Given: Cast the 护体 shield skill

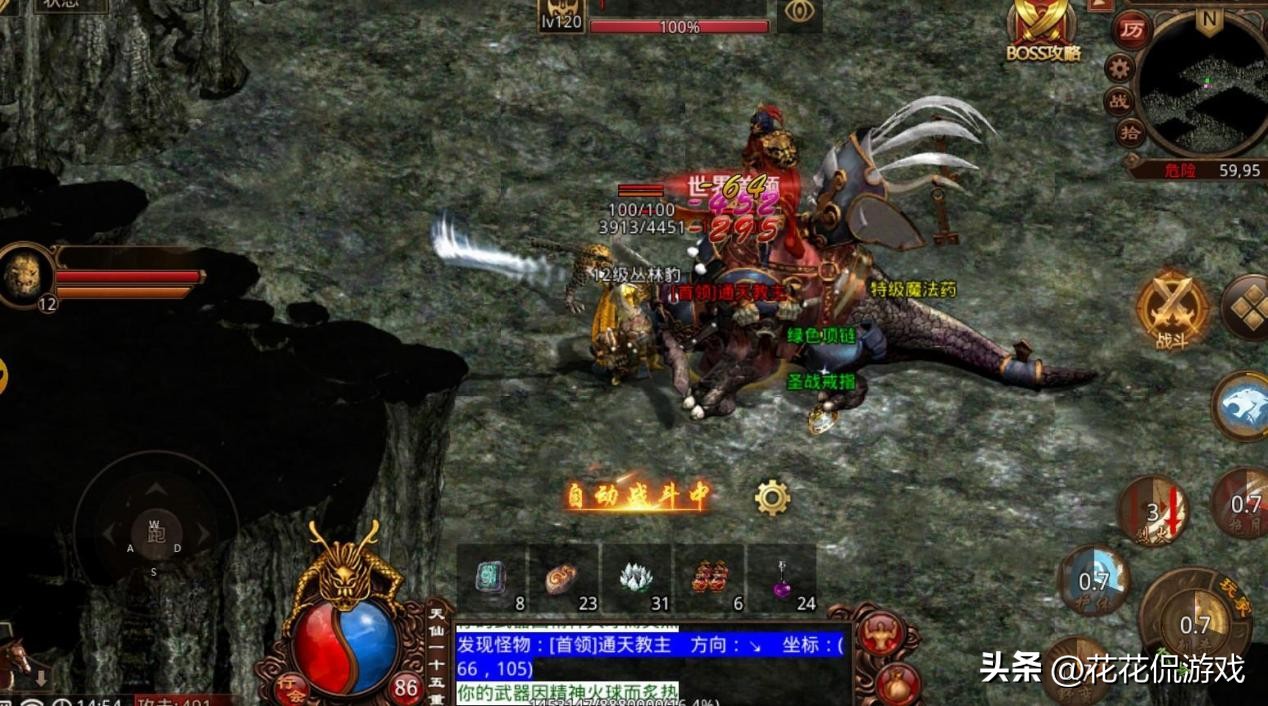Looking at the screenshot, I should 1093,580.
